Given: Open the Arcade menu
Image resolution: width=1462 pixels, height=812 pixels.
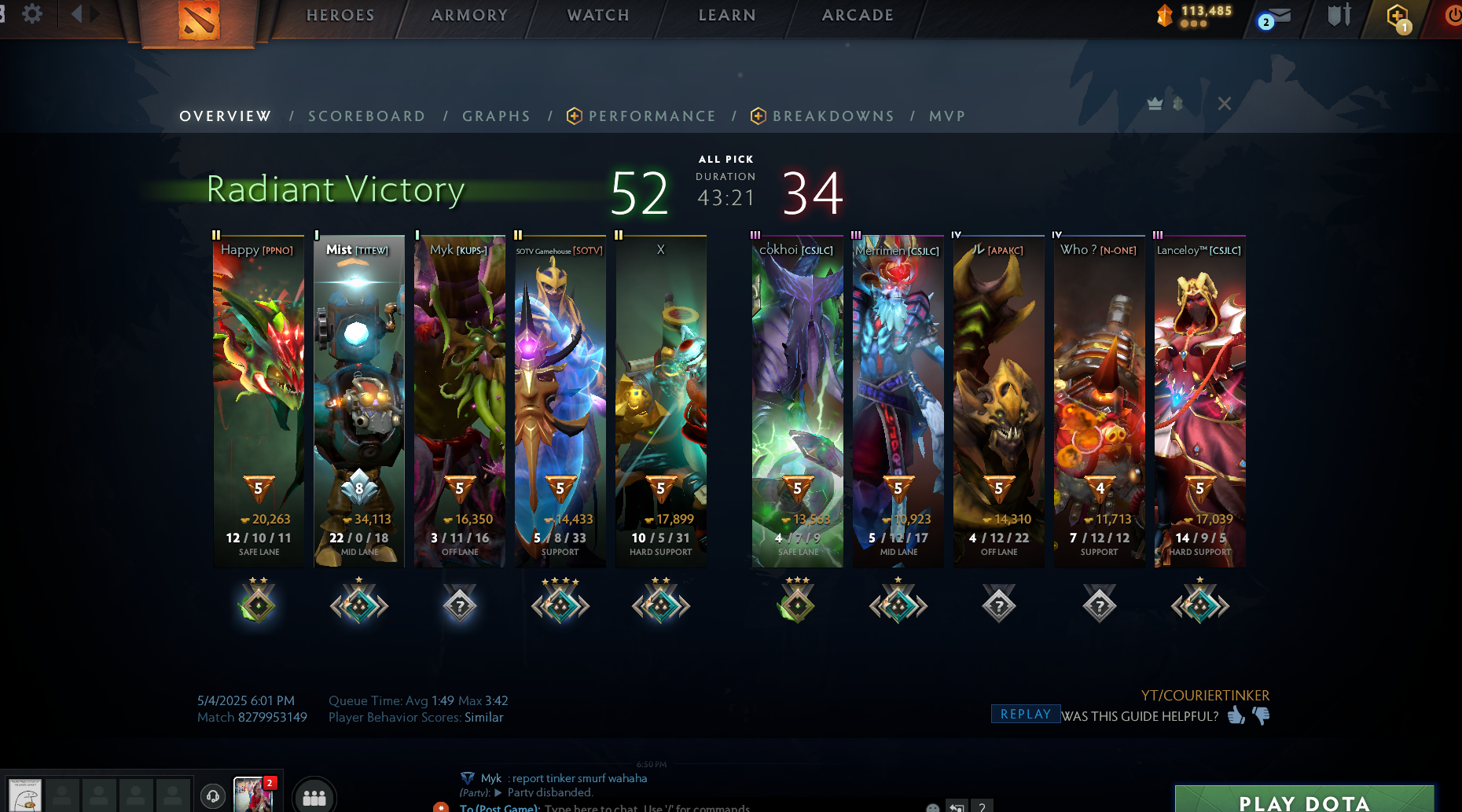Looking at the screenshot, I should pyautogui.click(x=858, y=15).
